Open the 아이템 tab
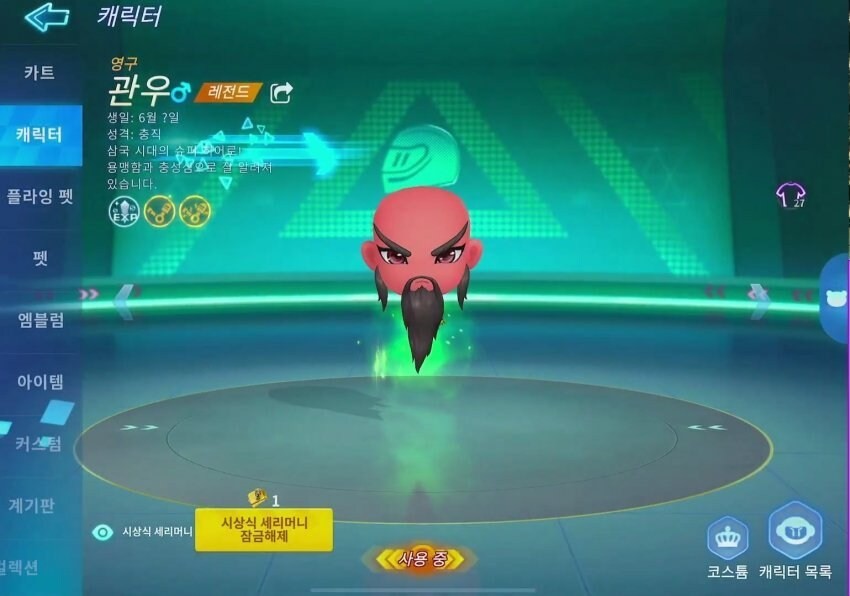Viewport: 850px width, 596px height. [x=40, y=381]
